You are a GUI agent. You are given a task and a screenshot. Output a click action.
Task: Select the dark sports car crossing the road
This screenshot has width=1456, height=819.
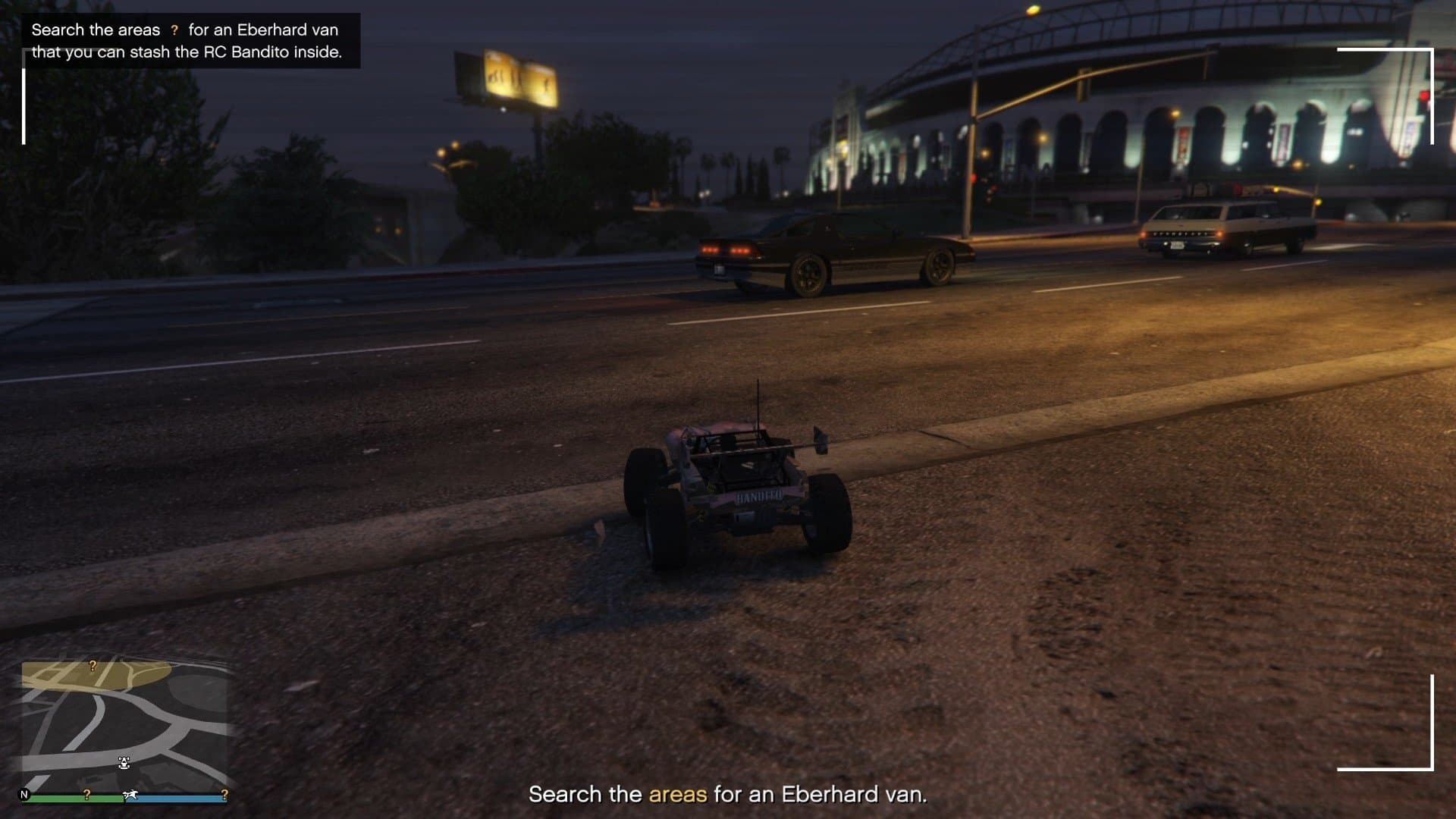[827, 250]
